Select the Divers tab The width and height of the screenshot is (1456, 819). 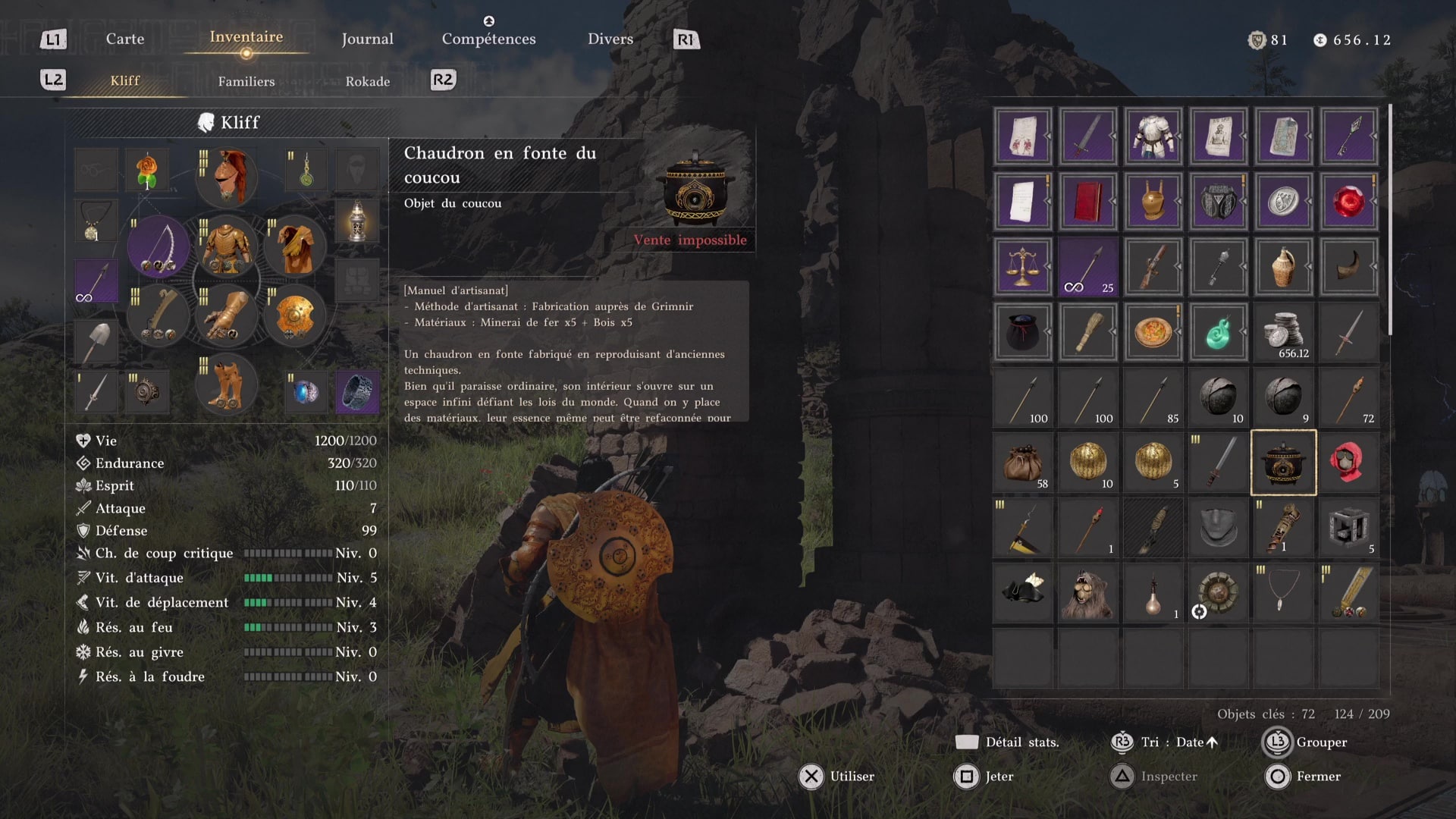[610, 39]
